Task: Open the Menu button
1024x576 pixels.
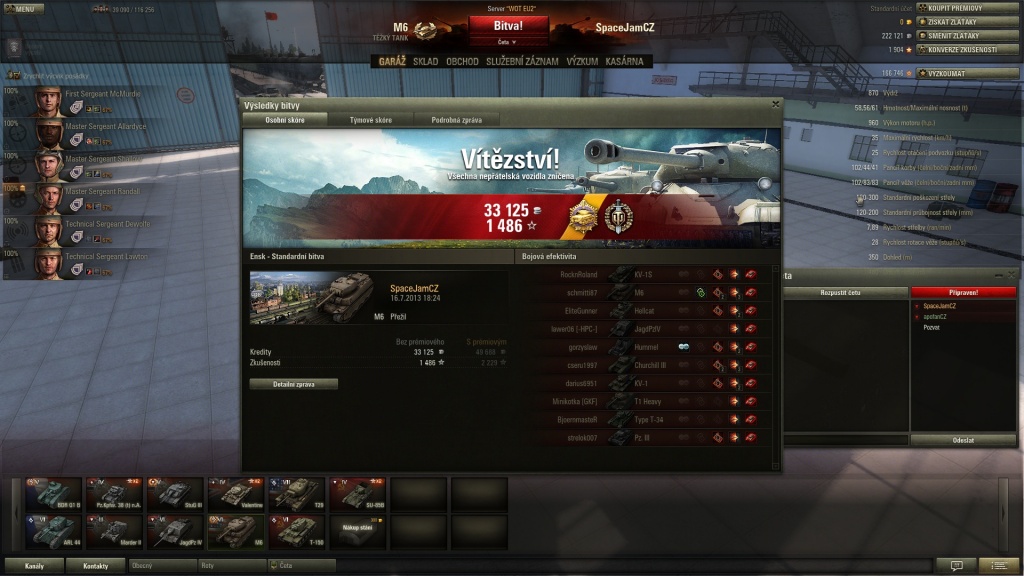Action: pyautogui.click(x=22, y=8)
